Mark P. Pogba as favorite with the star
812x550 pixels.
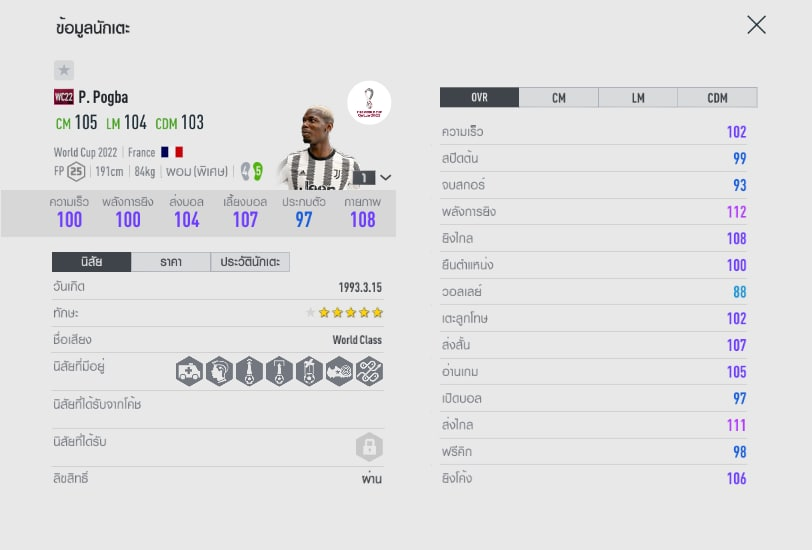click(64, 70)
